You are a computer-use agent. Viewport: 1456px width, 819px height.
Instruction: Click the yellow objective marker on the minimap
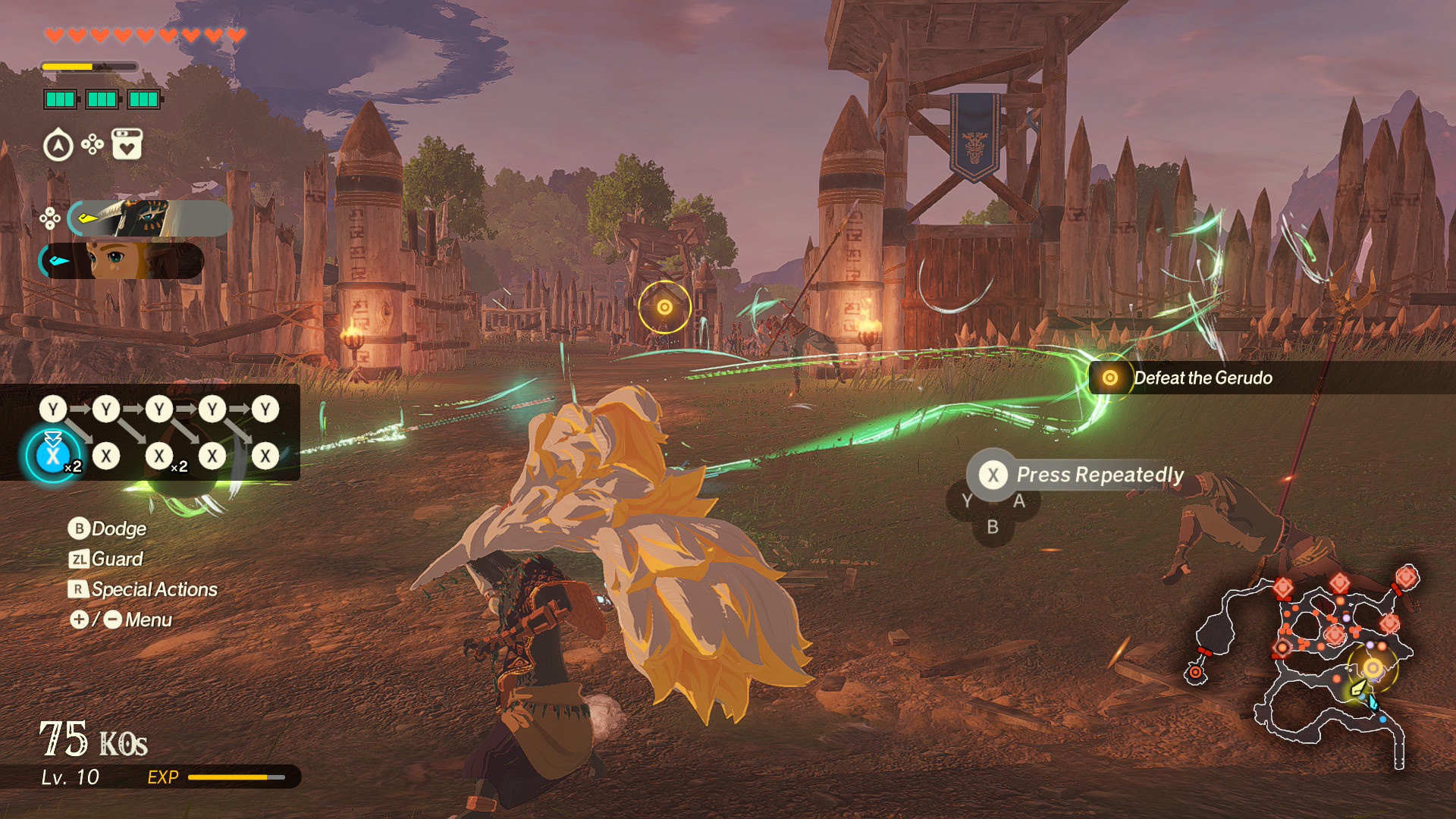coord(1373,668)
